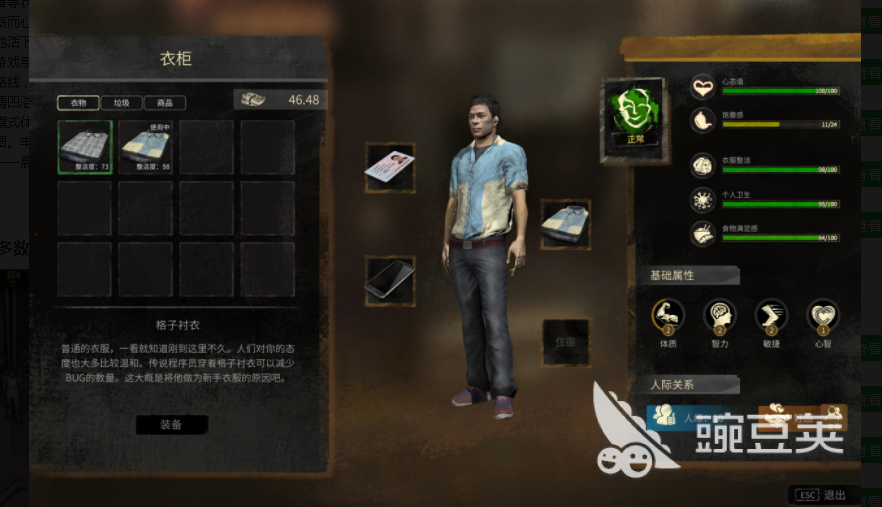This screenshot has height=507, width=882.
Task: Select the 智力 intelligence attribute icon
Action: coord(719,314)
